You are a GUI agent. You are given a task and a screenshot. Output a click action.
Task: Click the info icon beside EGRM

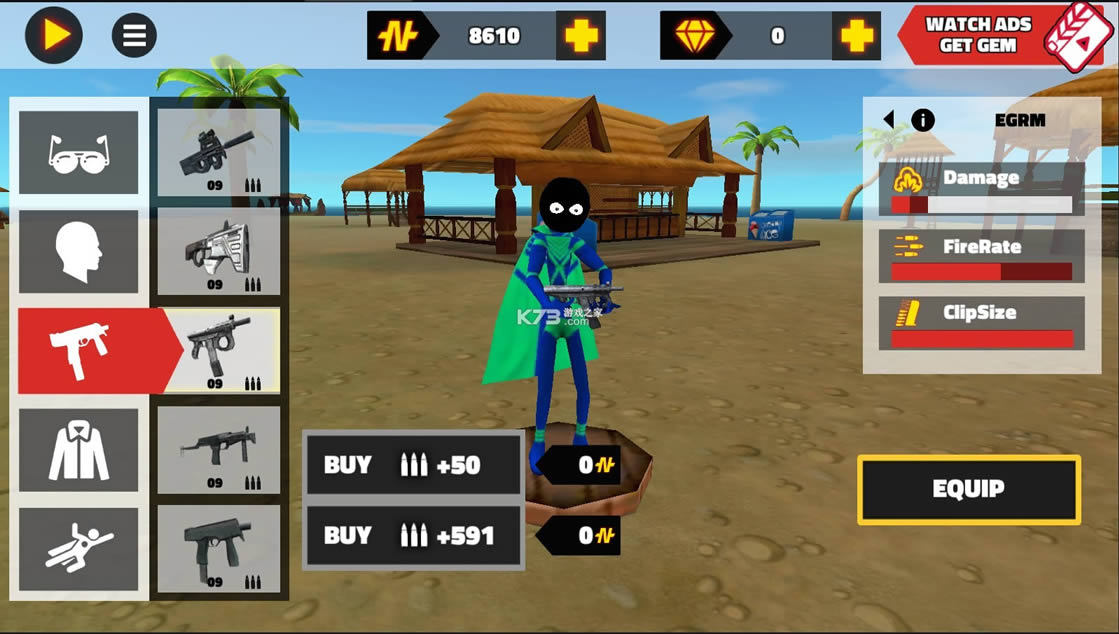[923, 120]
